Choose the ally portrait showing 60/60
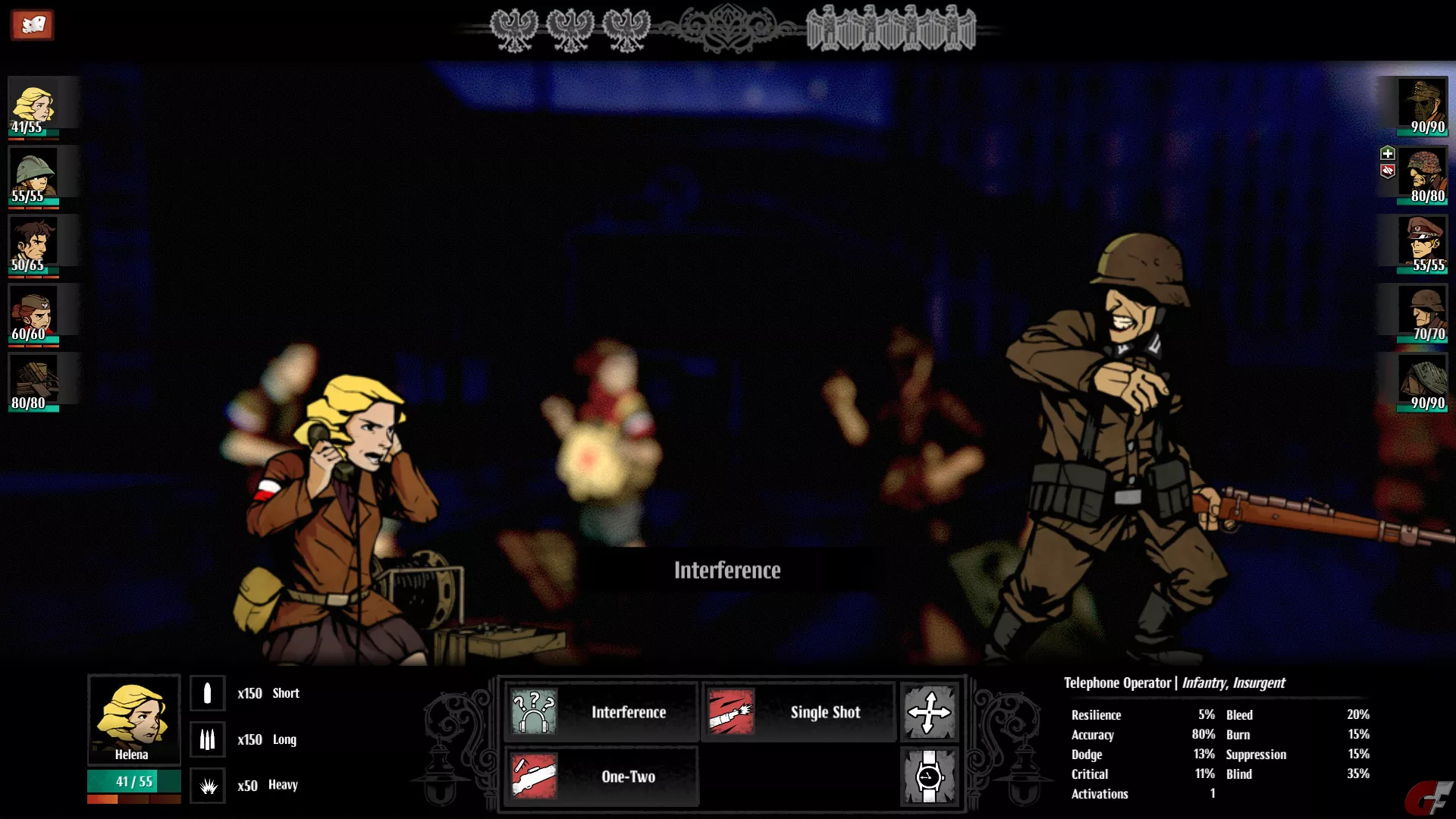 [33, 314]
